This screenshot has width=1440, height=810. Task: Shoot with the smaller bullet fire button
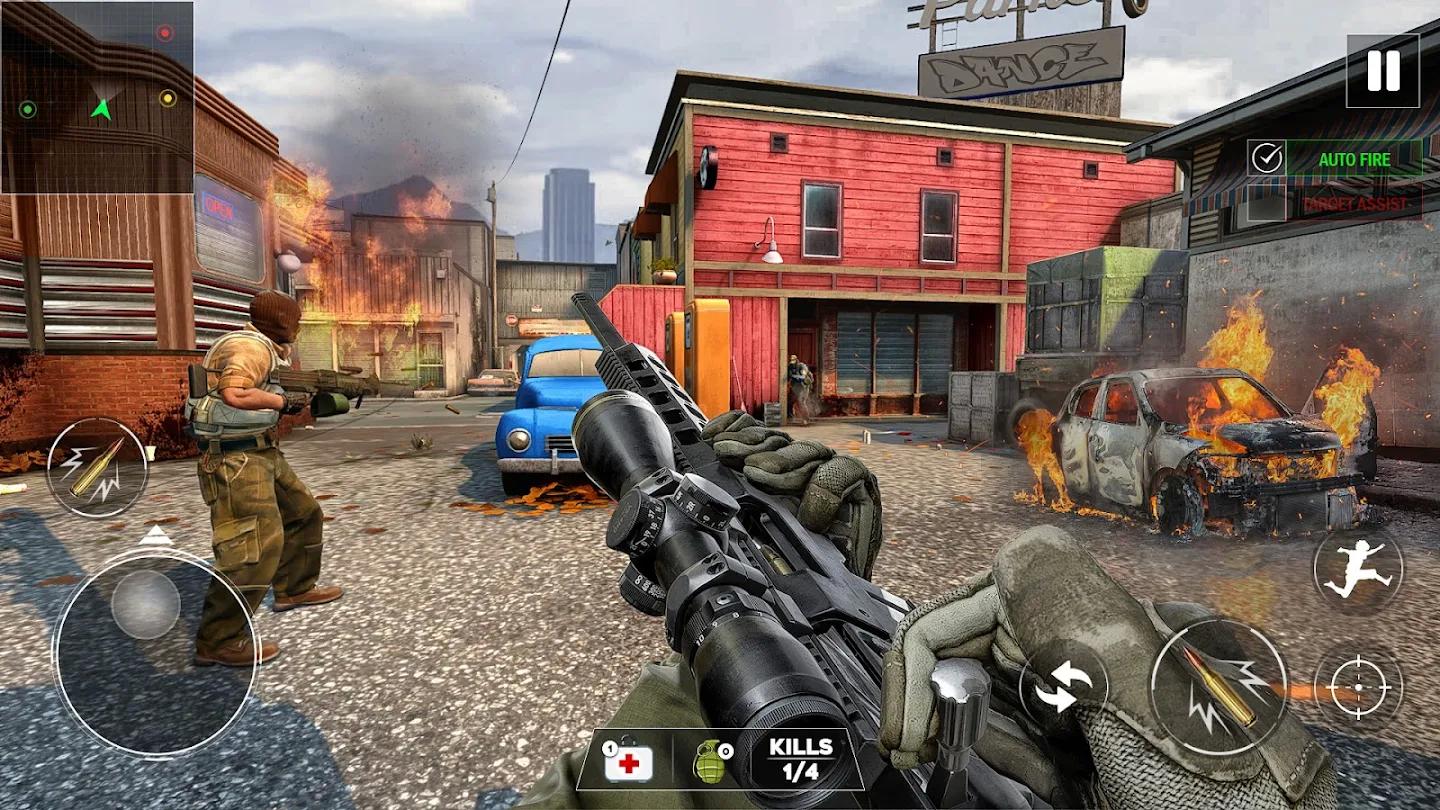tap(96, 467)
